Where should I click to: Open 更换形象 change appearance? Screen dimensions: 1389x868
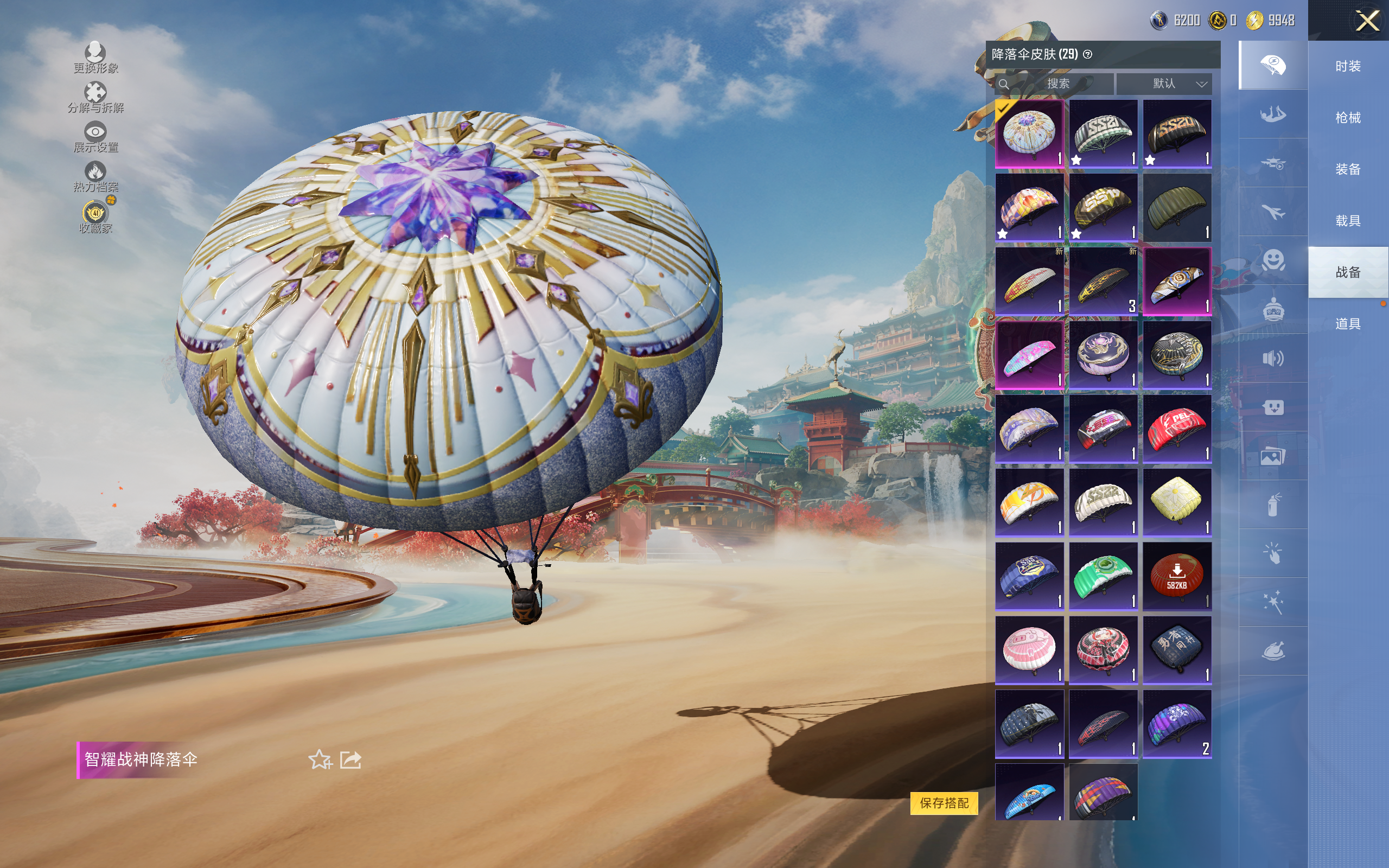[x=95, y=58]
